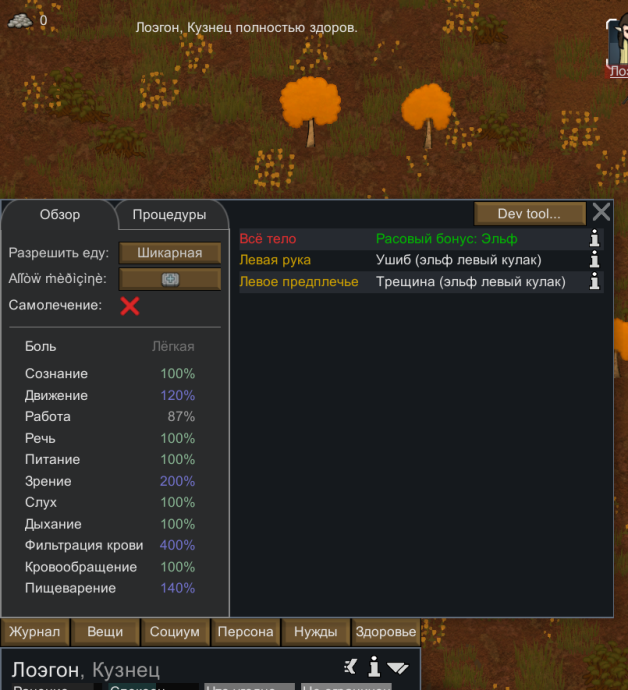
Task: Open Лоэгон's info card icon
Action: [374, 667]
